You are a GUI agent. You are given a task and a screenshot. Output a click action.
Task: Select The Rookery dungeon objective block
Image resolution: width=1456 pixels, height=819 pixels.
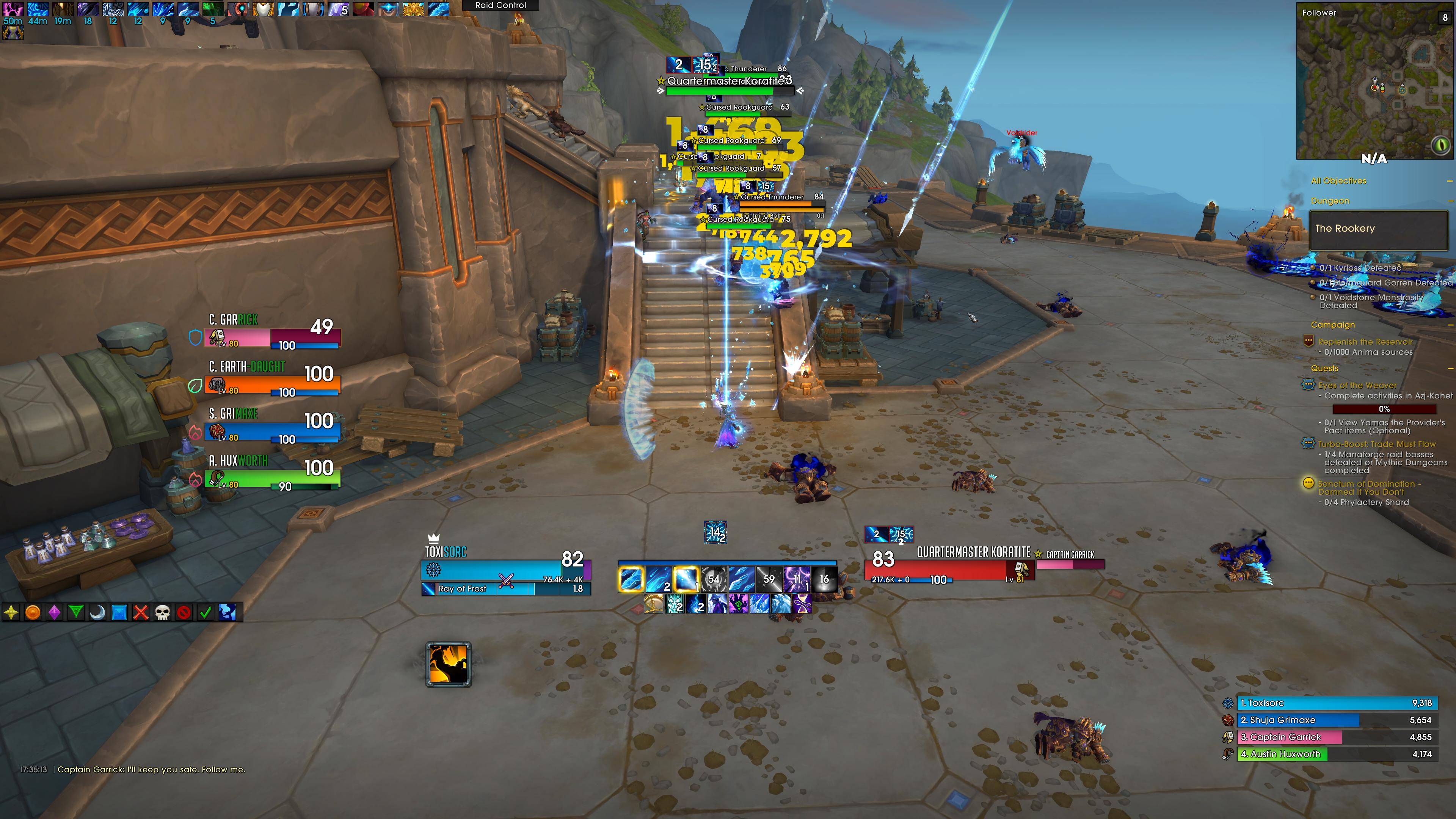pyautogui.click(x=1378, y=229)
